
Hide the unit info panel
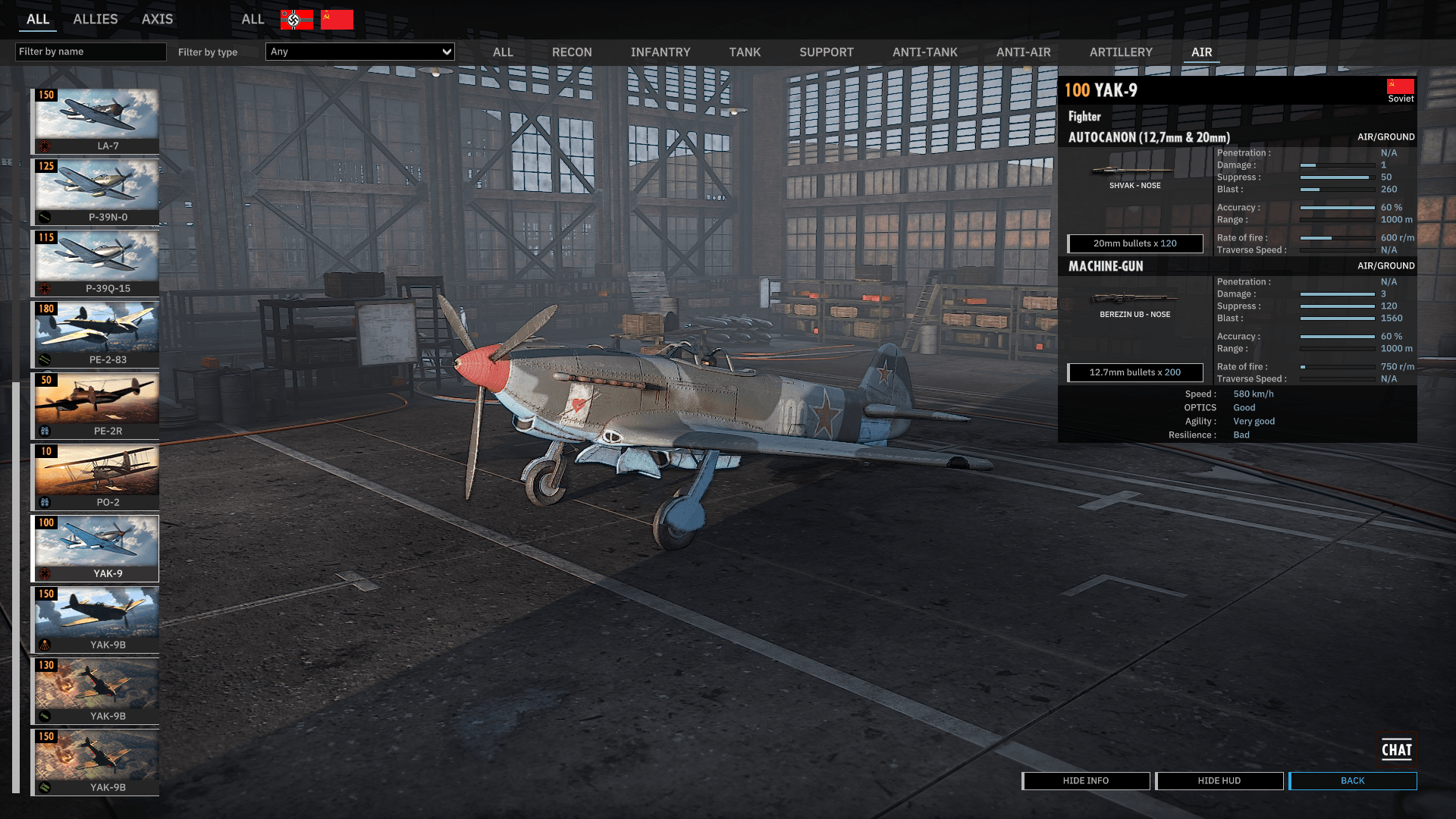click(x=1085, y=780)
